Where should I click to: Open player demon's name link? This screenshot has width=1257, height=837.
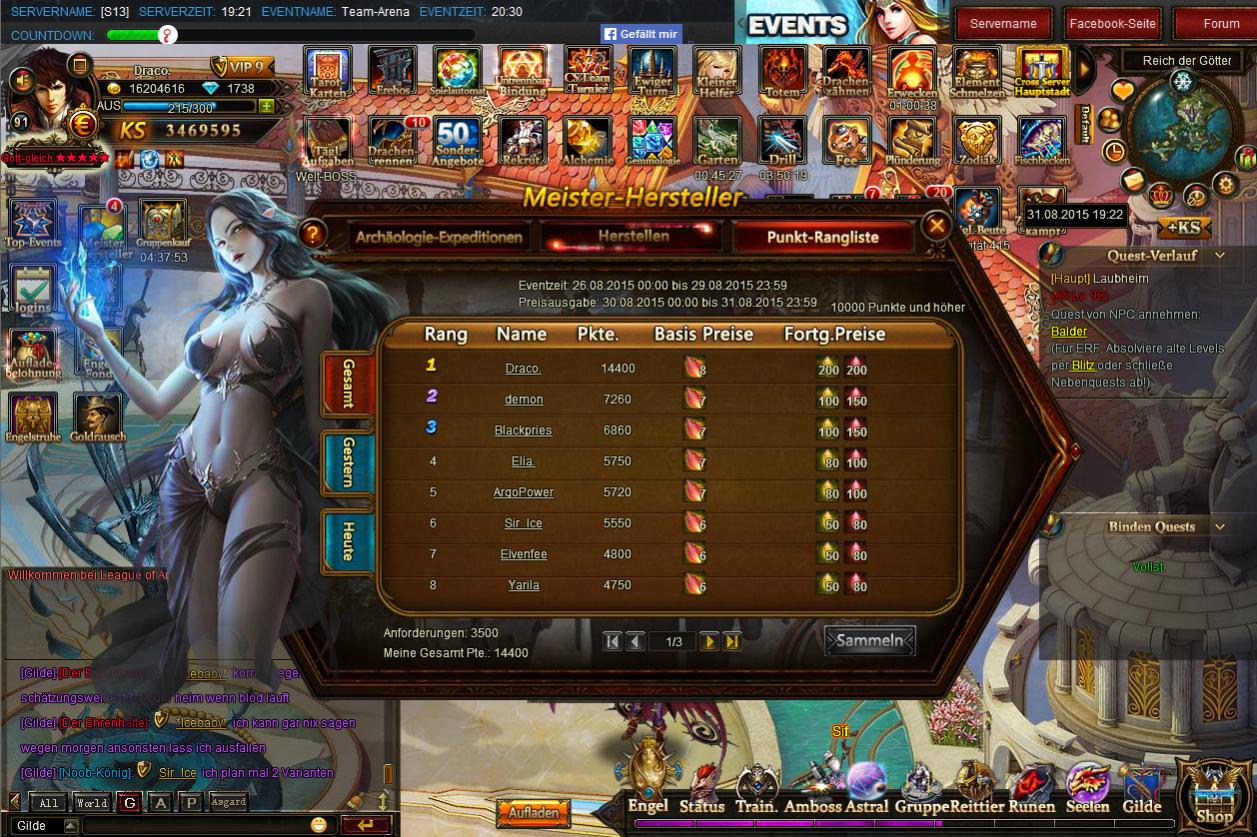point(524,399)
